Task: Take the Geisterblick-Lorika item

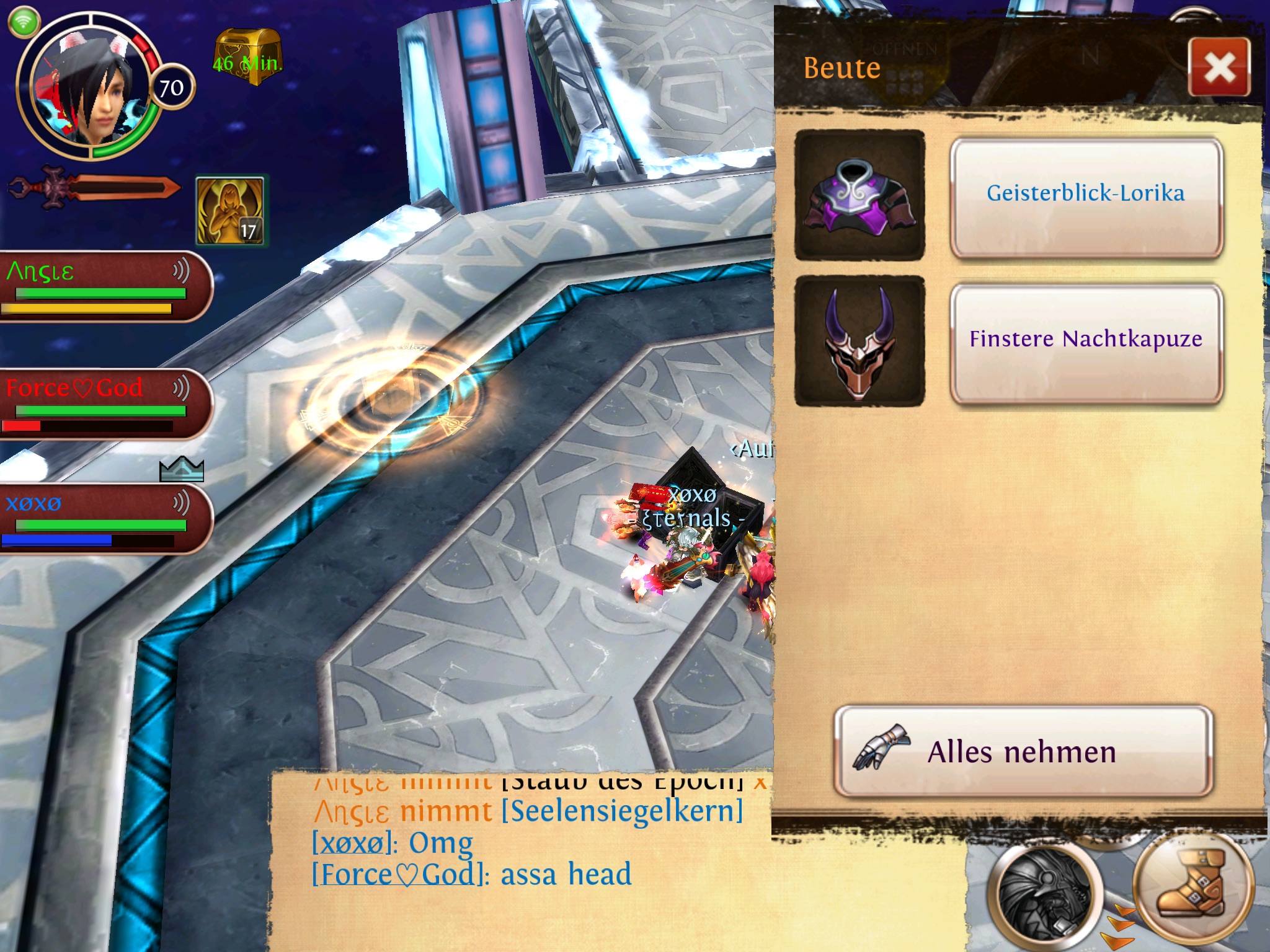Action: pyautogui.click(x=1086, y=195)
